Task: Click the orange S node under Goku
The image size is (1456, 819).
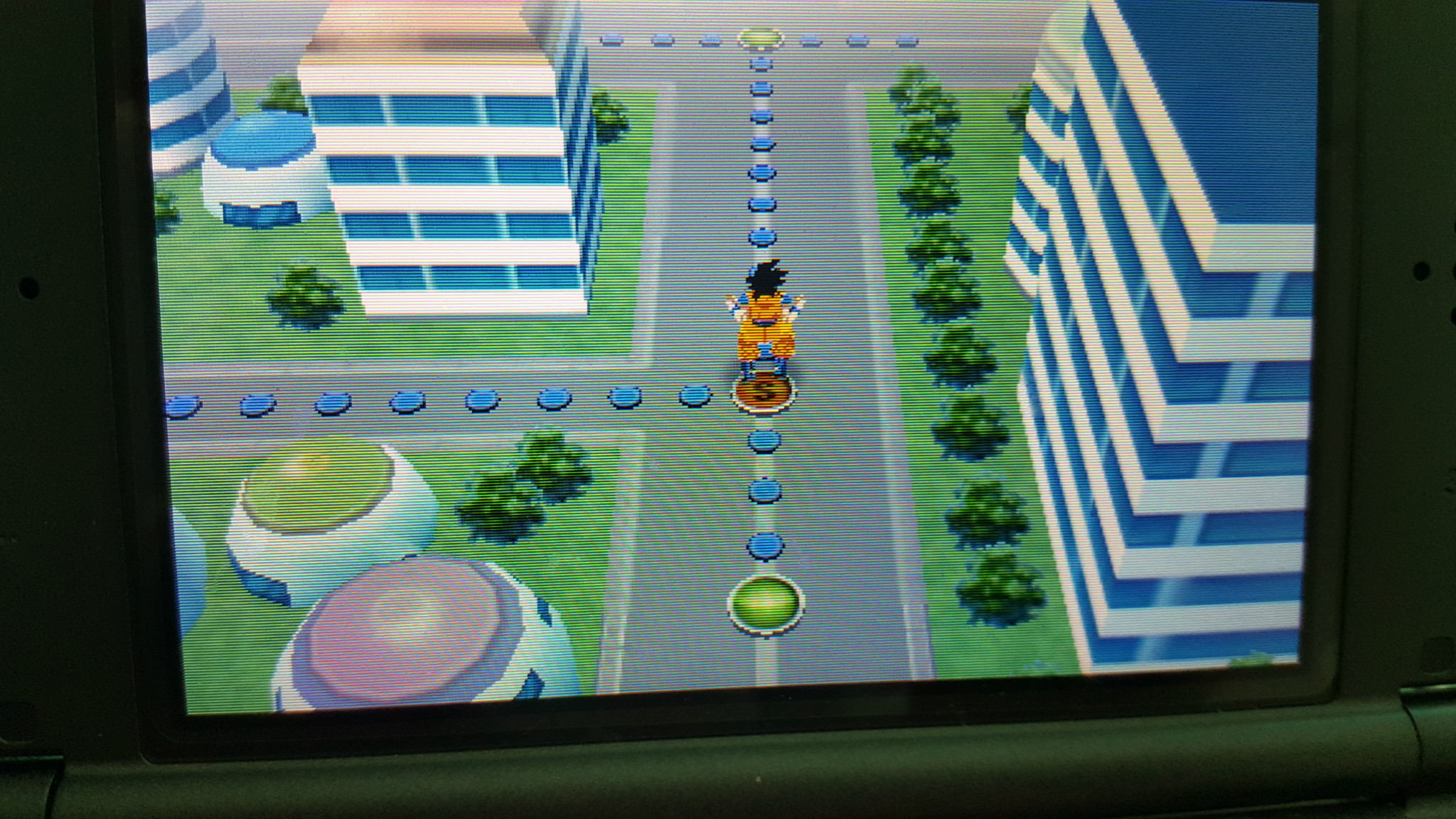Action: pos(764,393)
